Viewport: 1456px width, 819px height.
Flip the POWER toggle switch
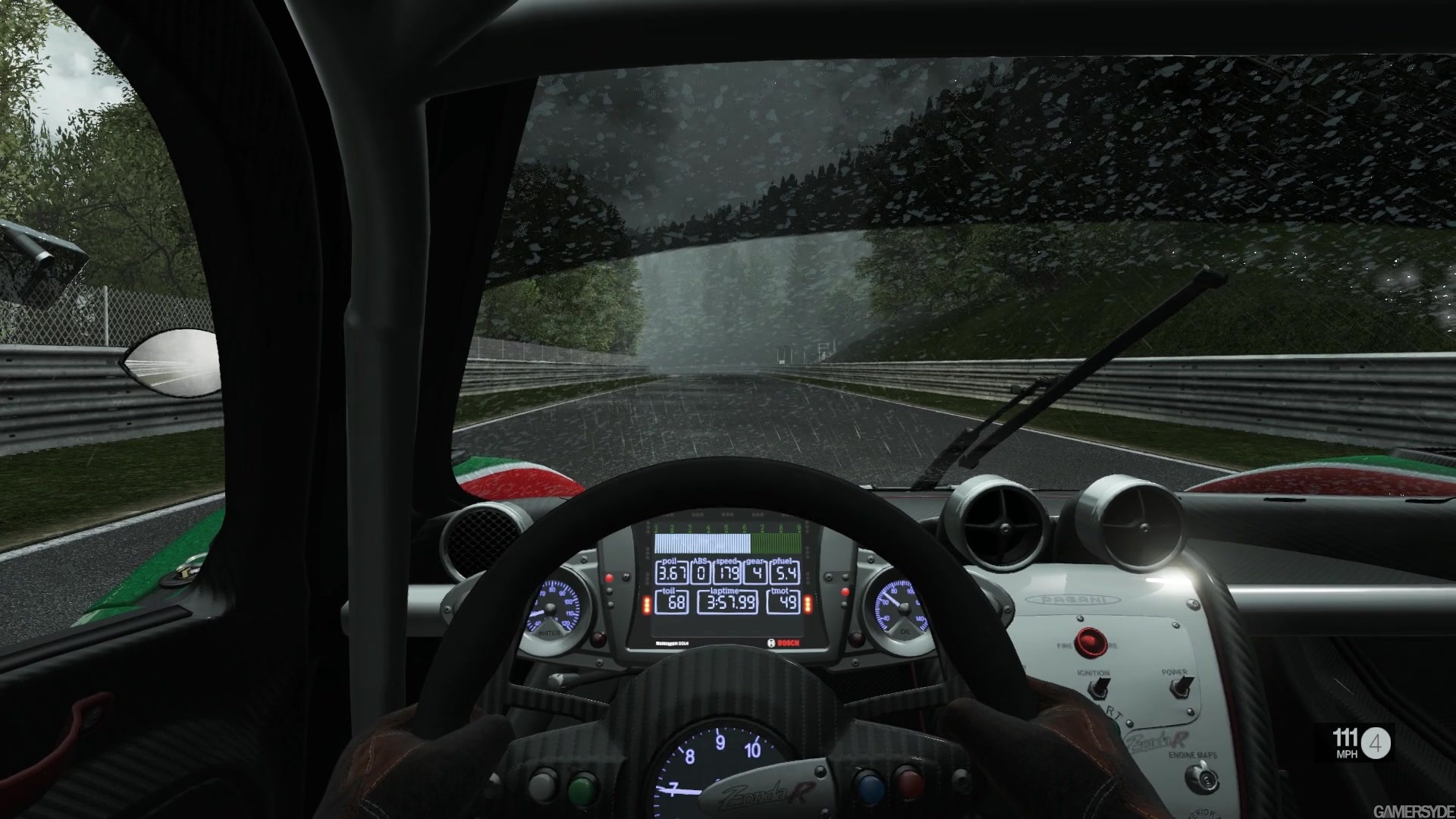1180,687
